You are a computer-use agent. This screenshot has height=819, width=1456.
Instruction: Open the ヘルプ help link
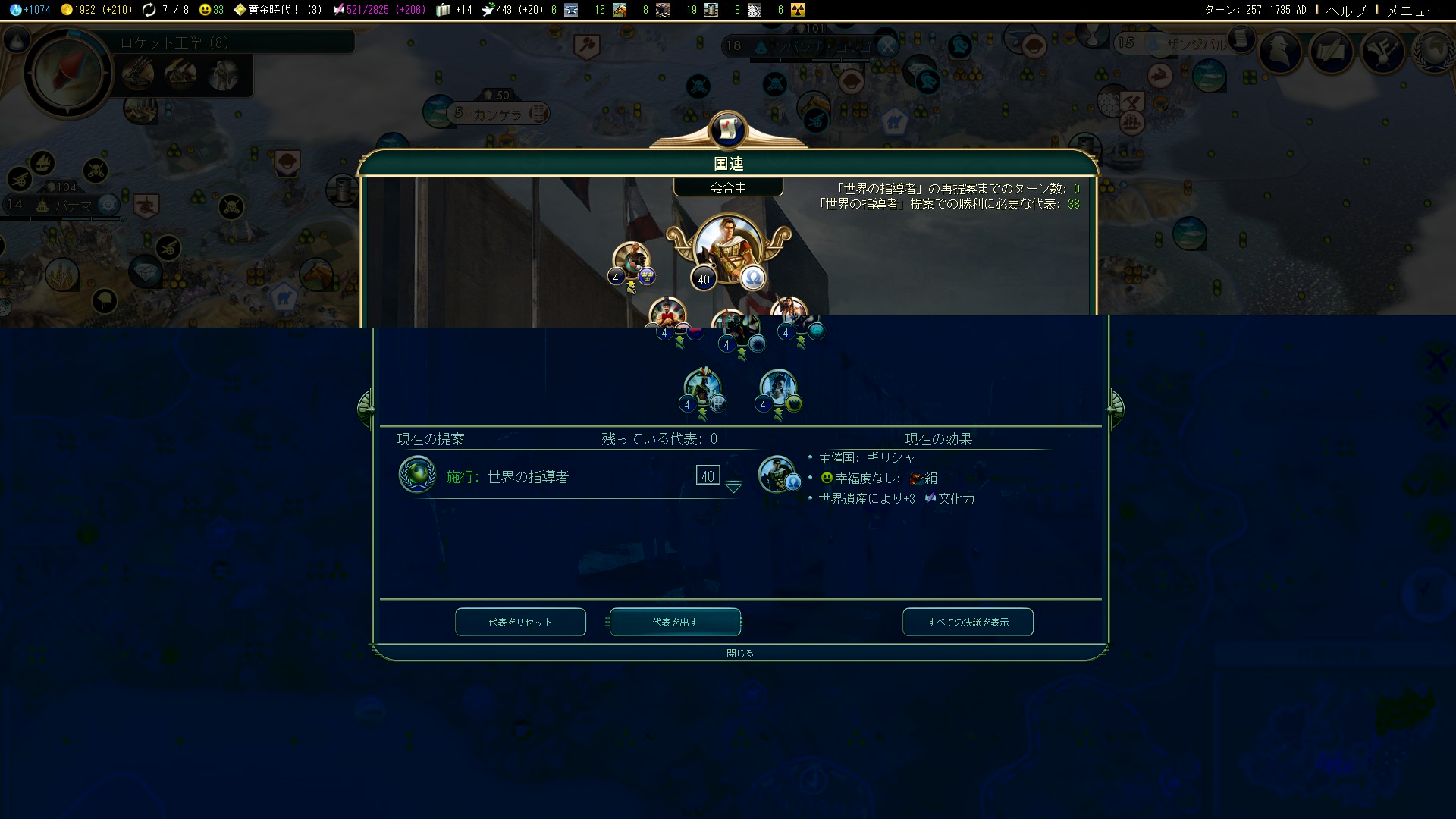[x=1345, y=10]
